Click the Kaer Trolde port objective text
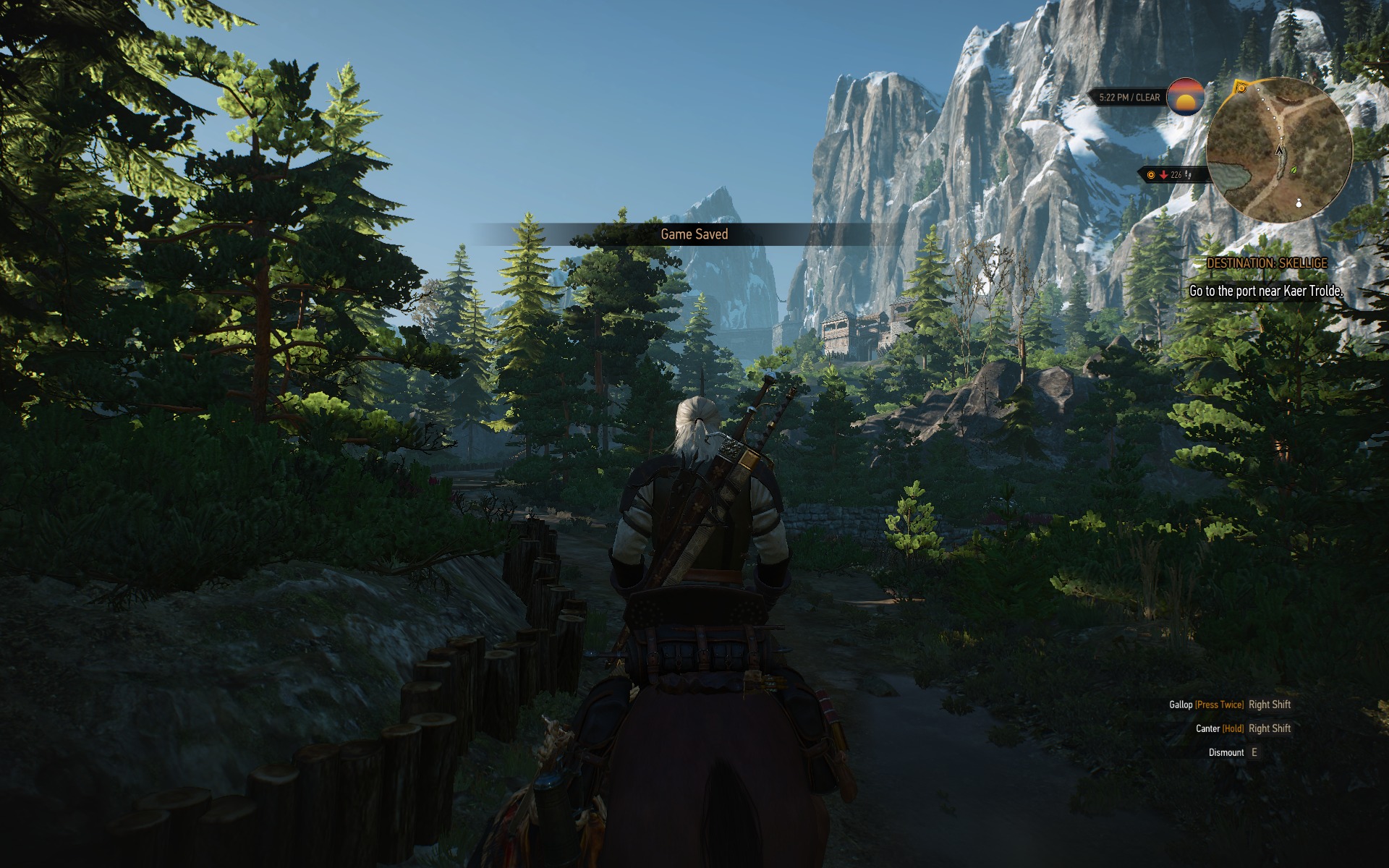This screenshot has width=1389, height=868. 1265,292
